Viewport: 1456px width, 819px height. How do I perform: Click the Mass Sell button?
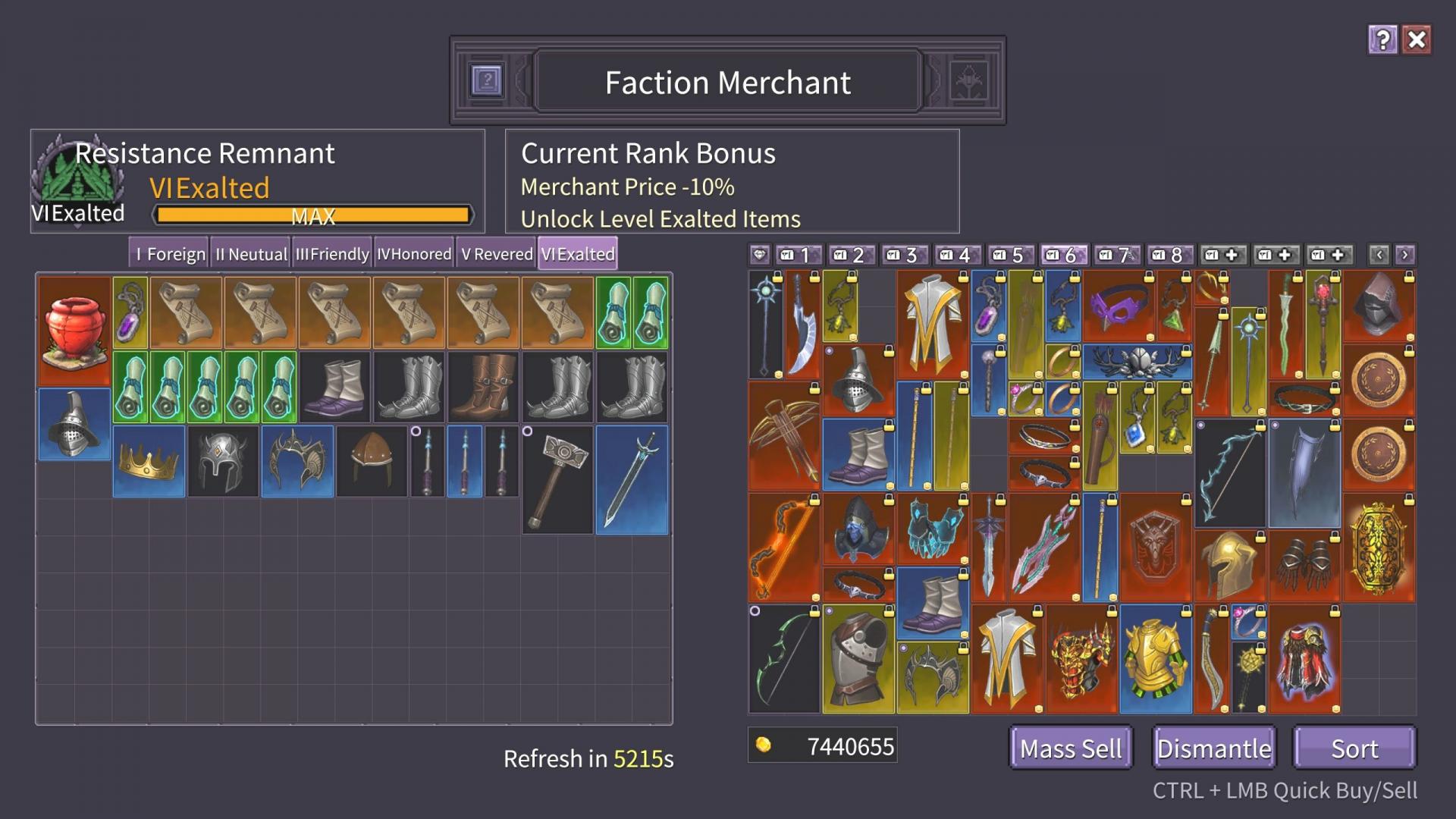pos(1070,748)
